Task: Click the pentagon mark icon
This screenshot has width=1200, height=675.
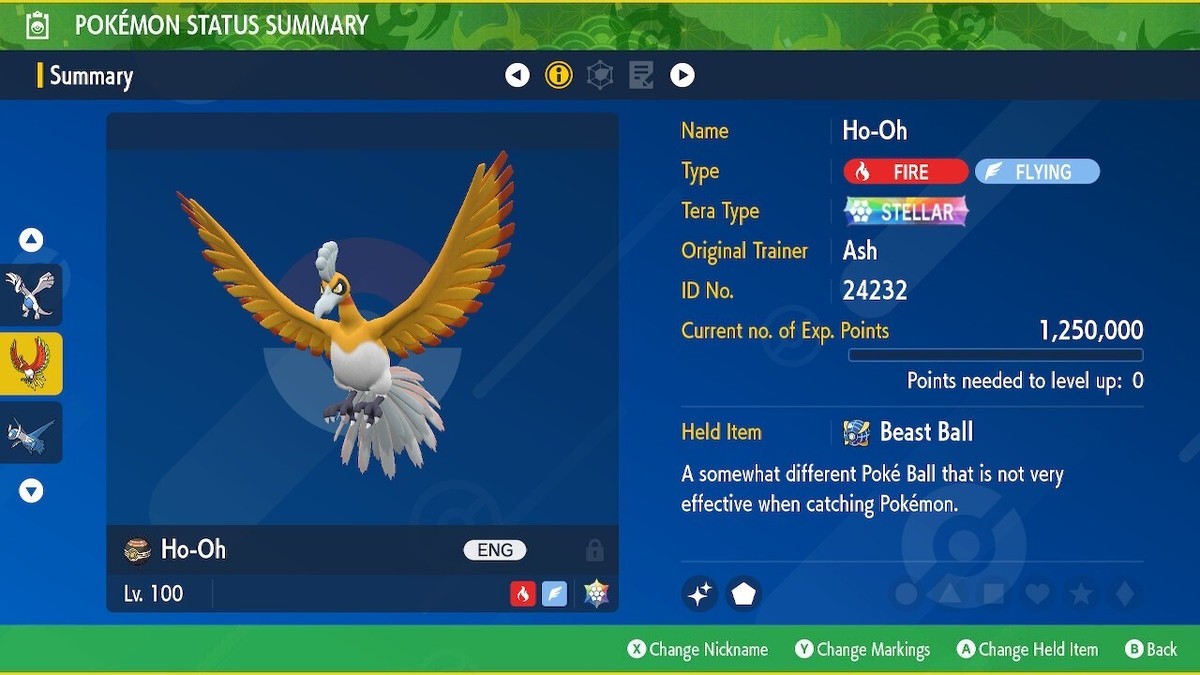Action: click(743, 594)
